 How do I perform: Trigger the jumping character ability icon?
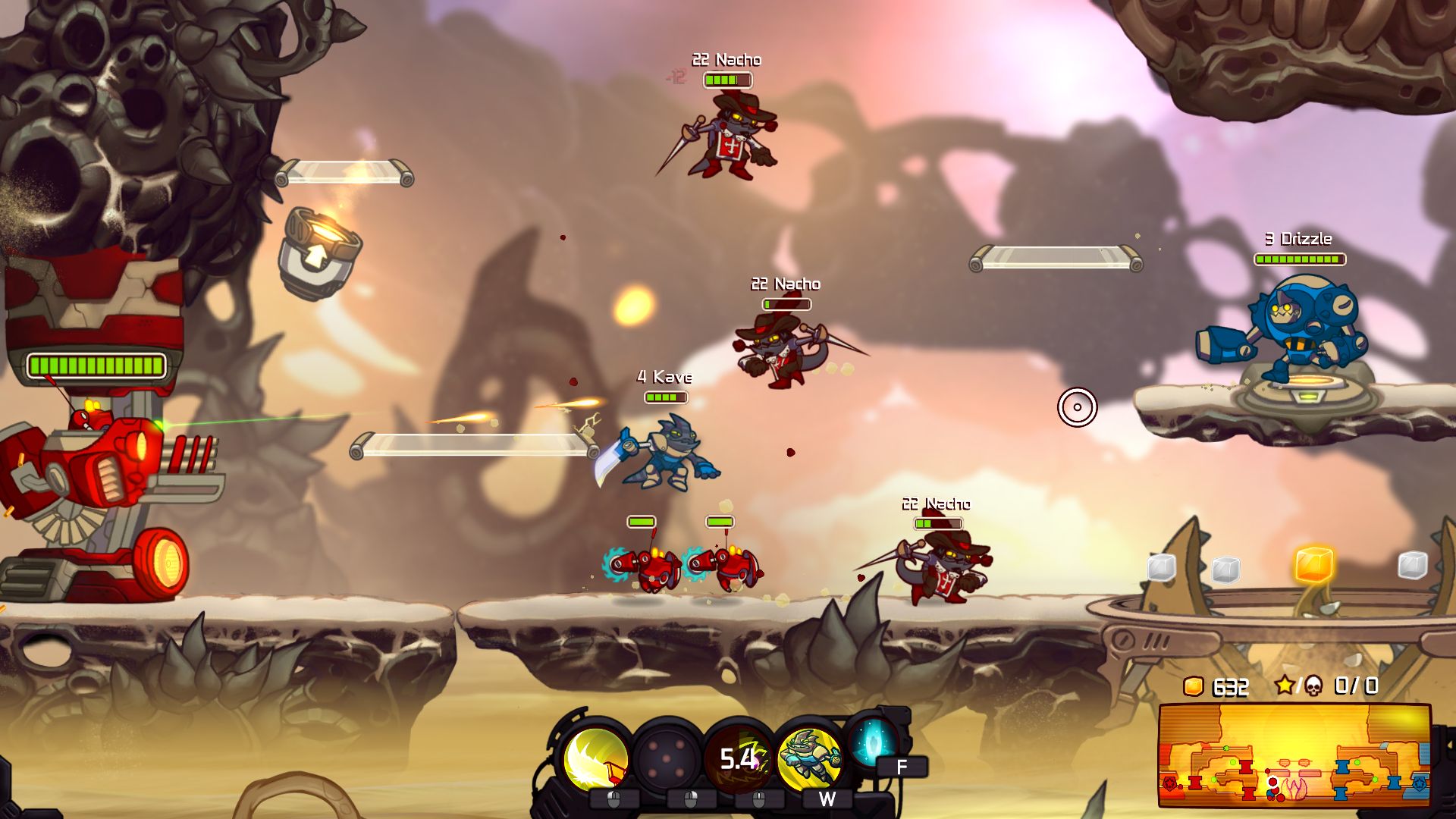[809, 758]
